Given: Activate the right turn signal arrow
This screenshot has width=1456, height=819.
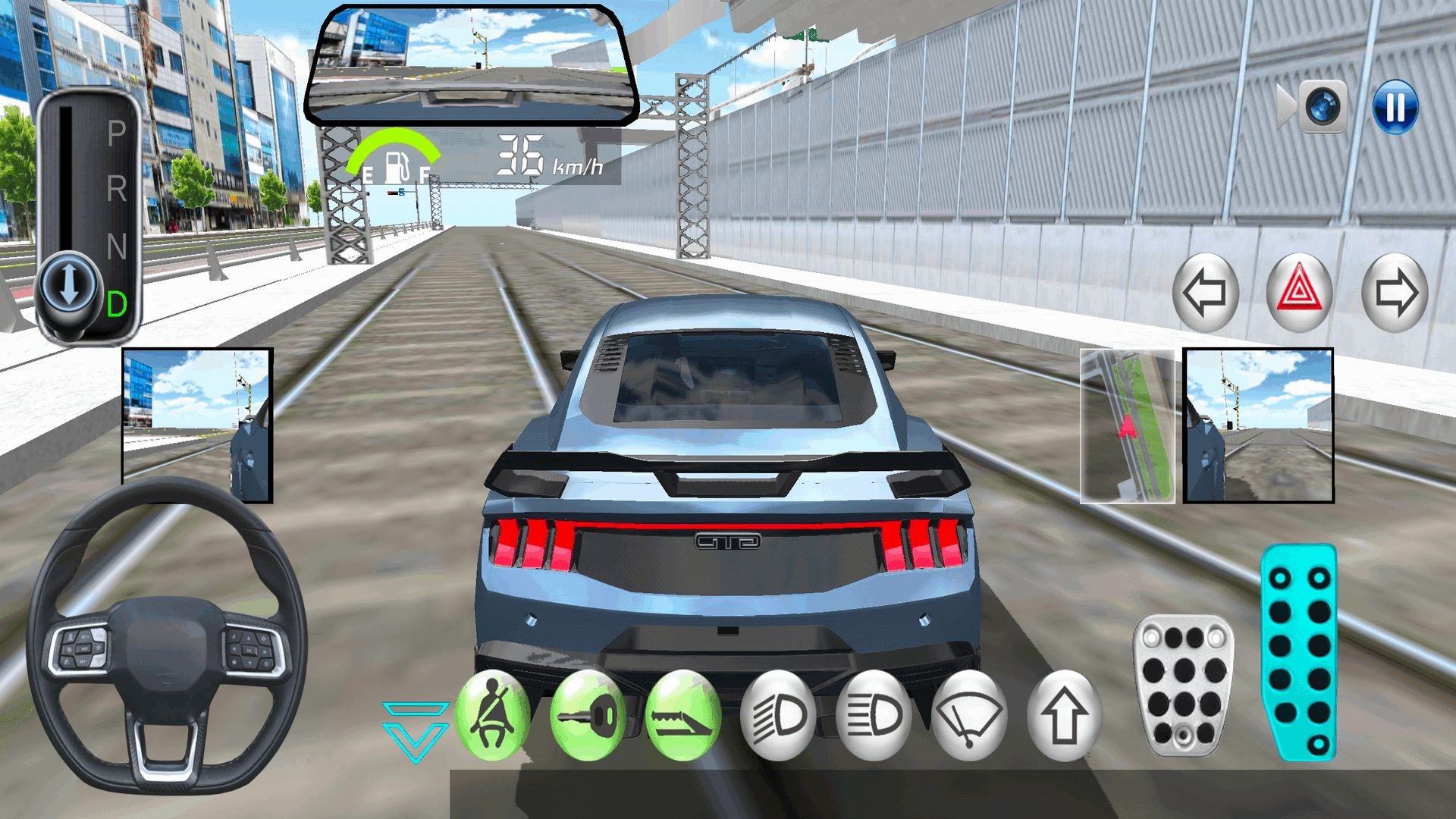Looking at the screenshot, I should point(1395,292).
